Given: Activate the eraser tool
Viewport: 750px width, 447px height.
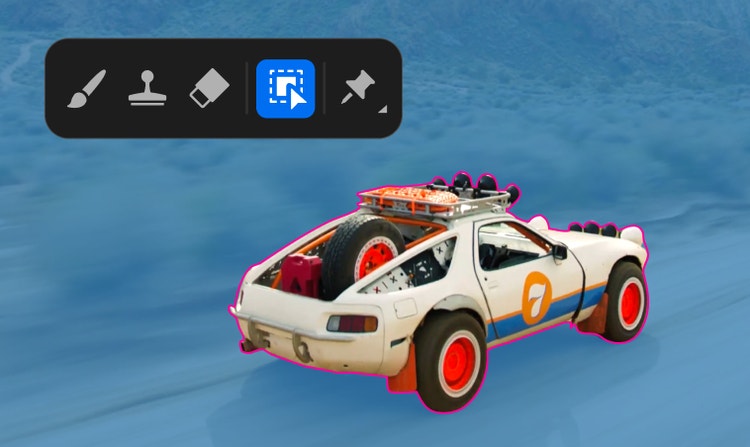Looking at the screenshot, I should (x=208, y=89).
